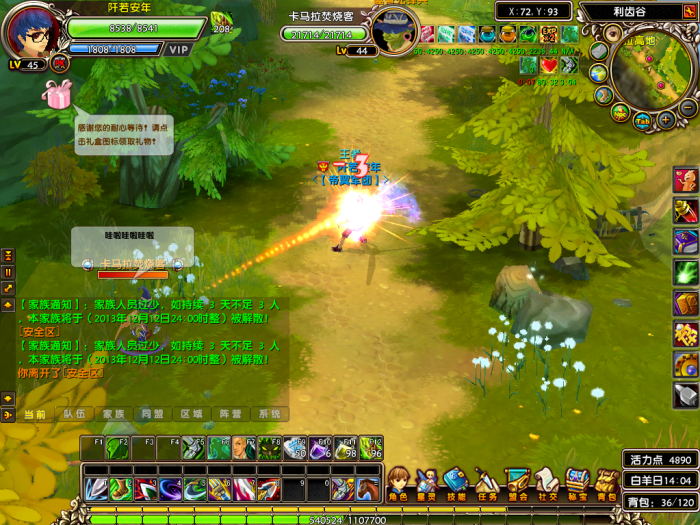Click the player's blue-haired portrait
Viewport: 700px width, 525px height.
[32, 33]
